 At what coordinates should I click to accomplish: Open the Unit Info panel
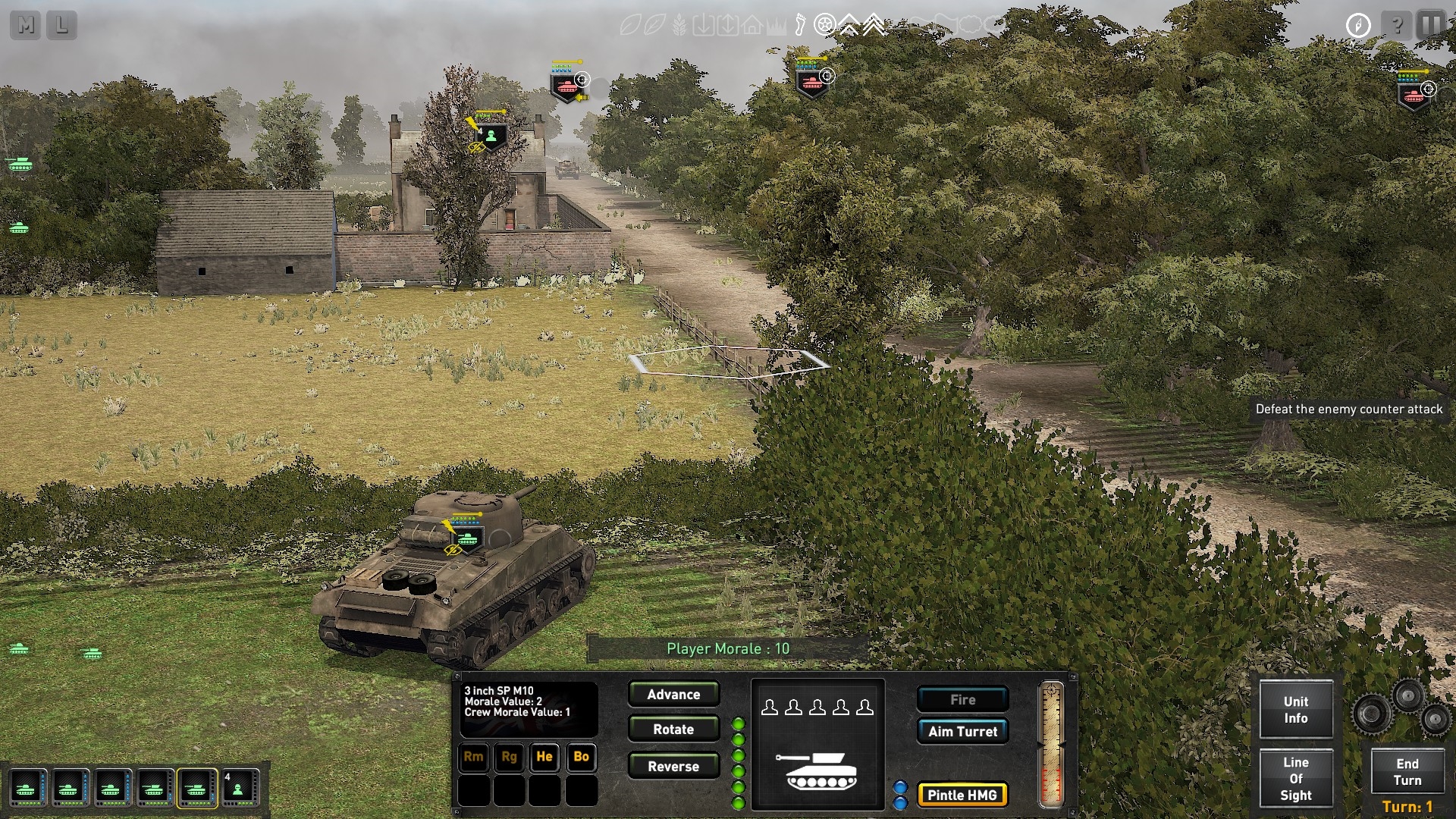pos(1295,710)
